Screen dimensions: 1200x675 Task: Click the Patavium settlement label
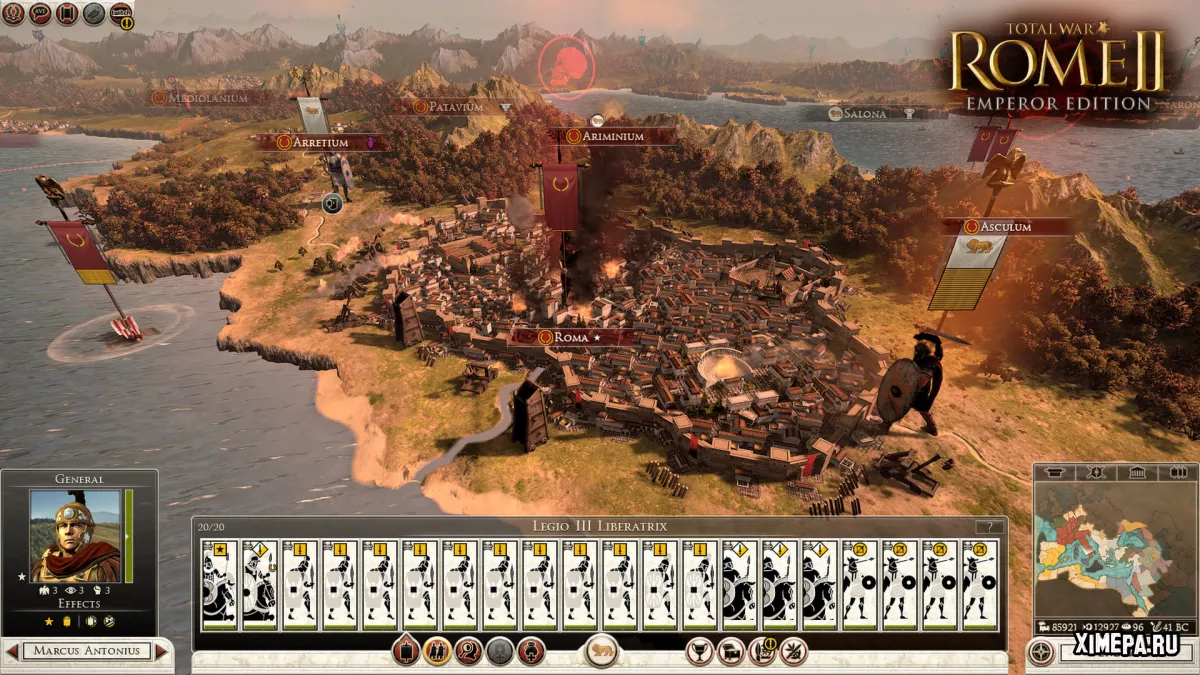[457, 106]
